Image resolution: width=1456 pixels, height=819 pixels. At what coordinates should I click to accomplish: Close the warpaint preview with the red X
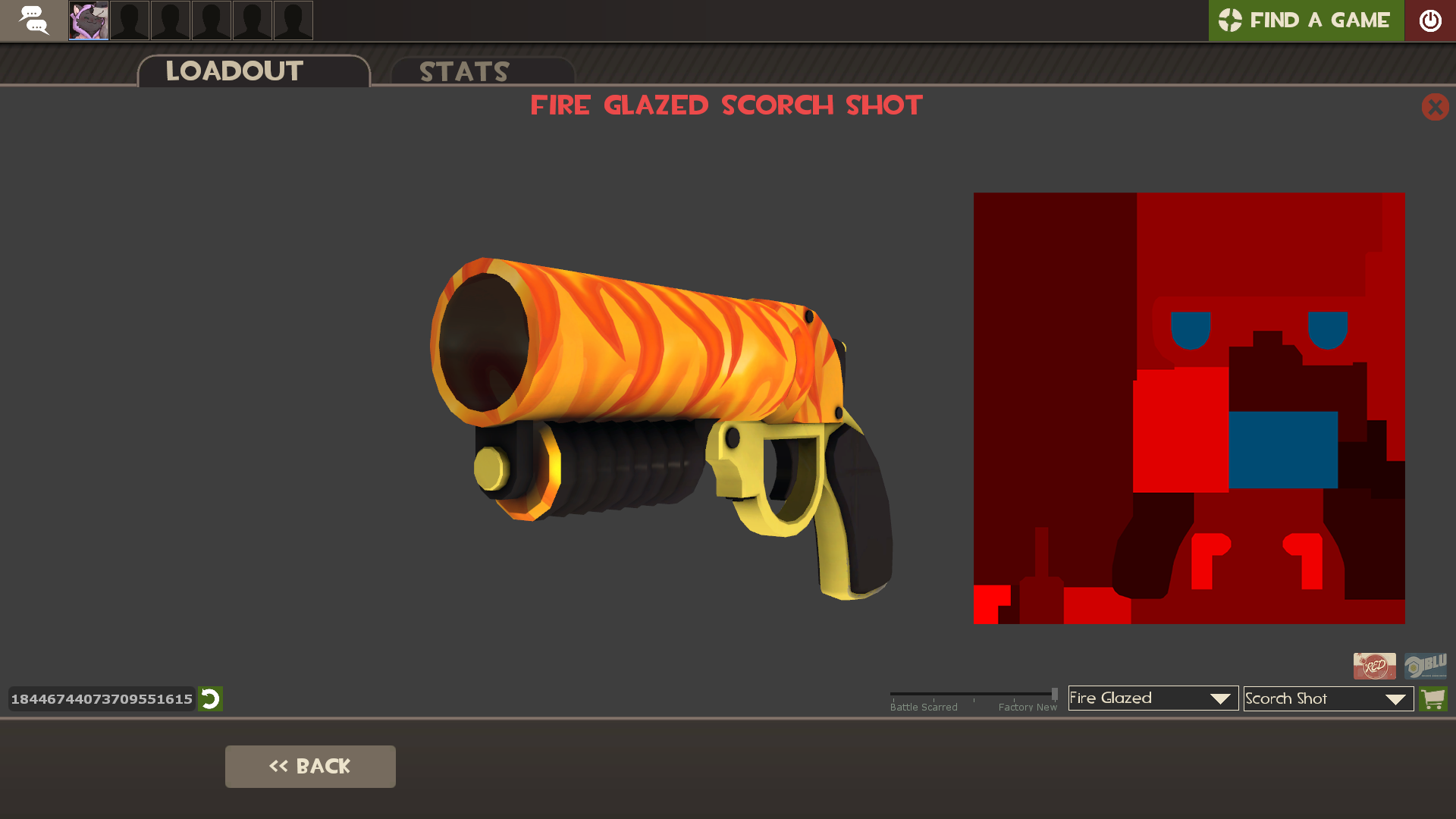pos(1435,107)
